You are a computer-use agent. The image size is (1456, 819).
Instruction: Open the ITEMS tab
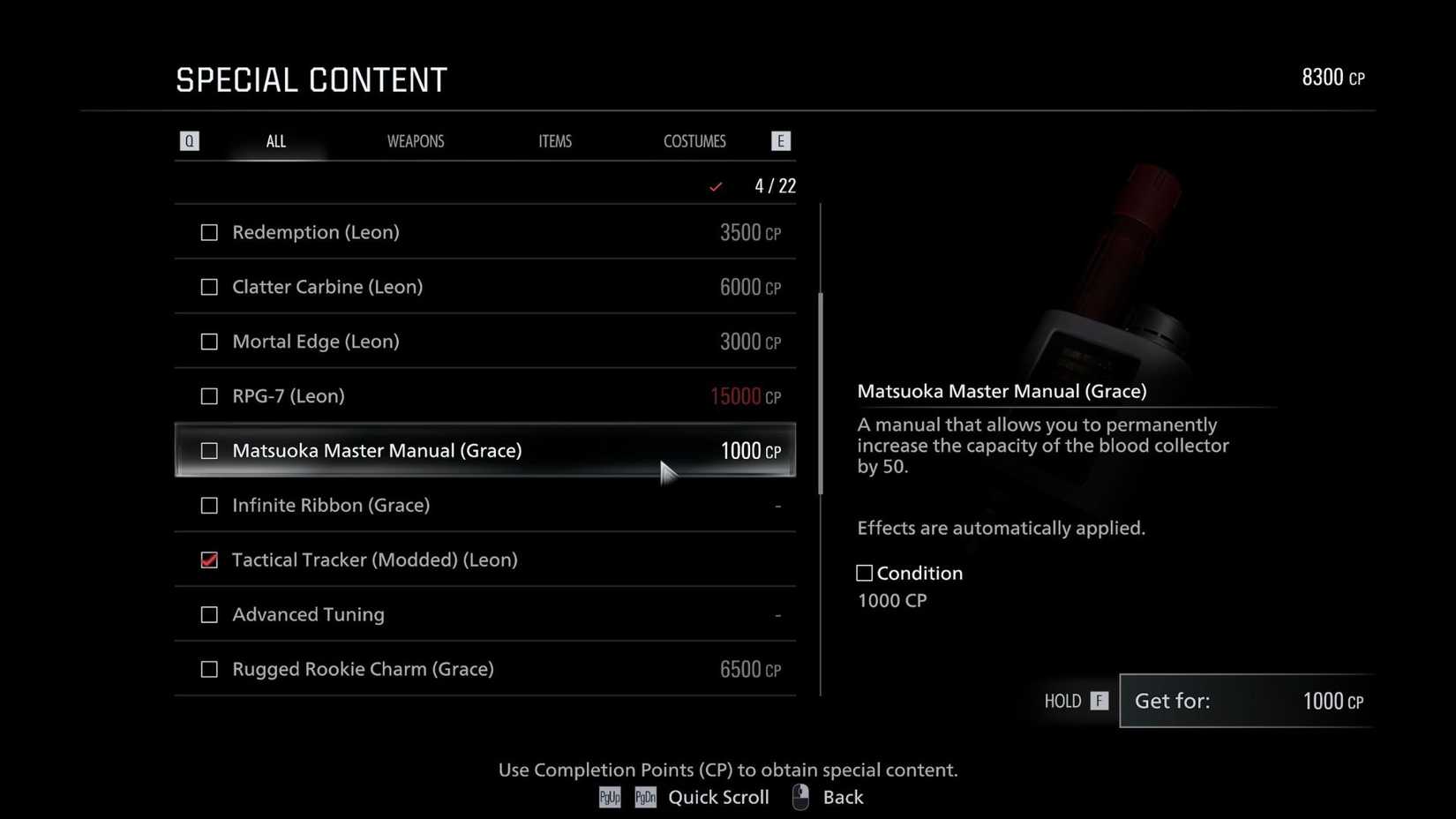click(555, 140)
